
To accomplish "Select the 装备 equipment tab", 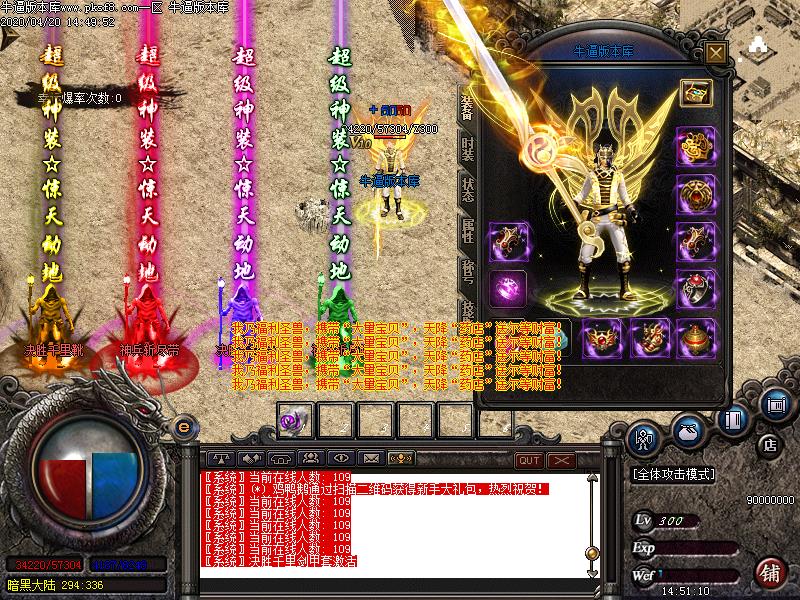I will tap(467, 105).
